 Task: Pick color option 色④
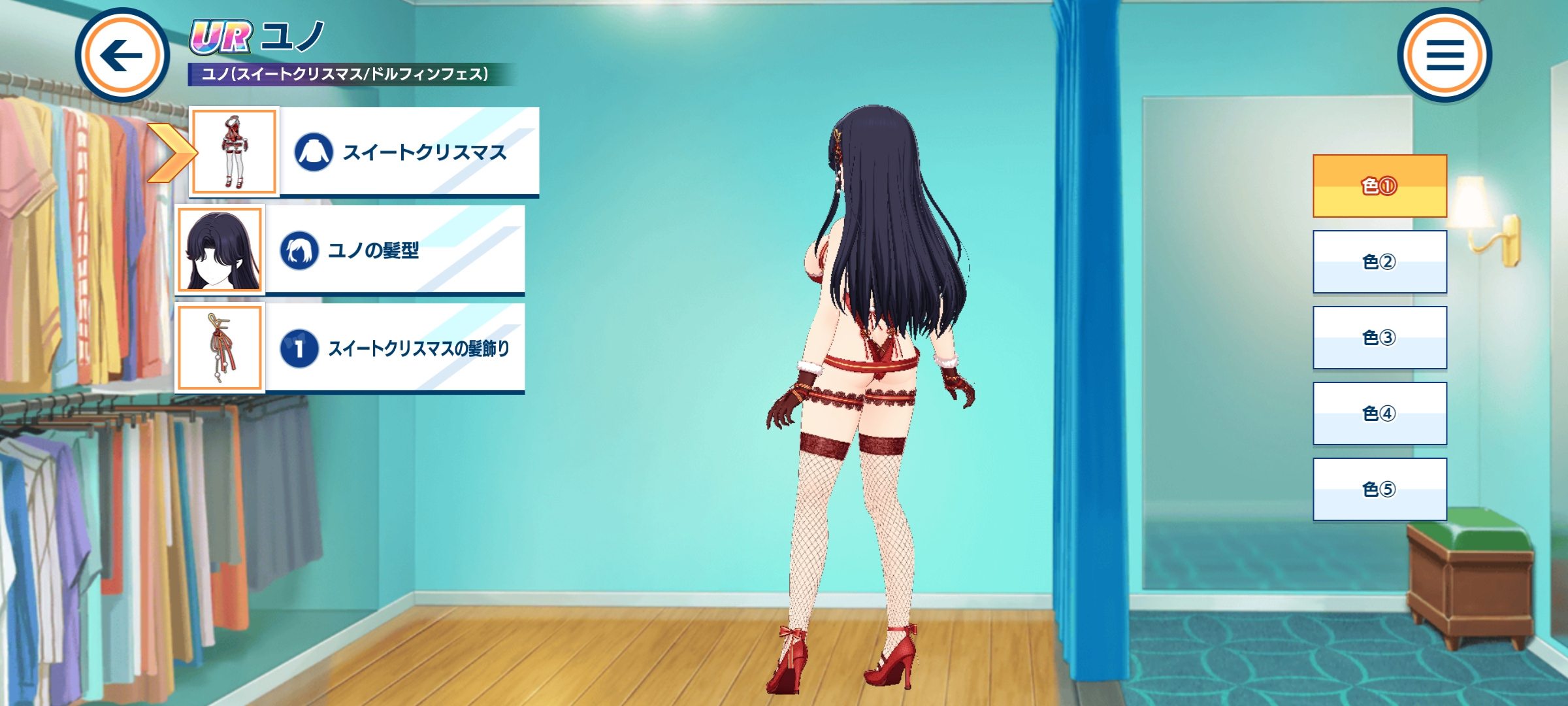(x=1380, y=413)
